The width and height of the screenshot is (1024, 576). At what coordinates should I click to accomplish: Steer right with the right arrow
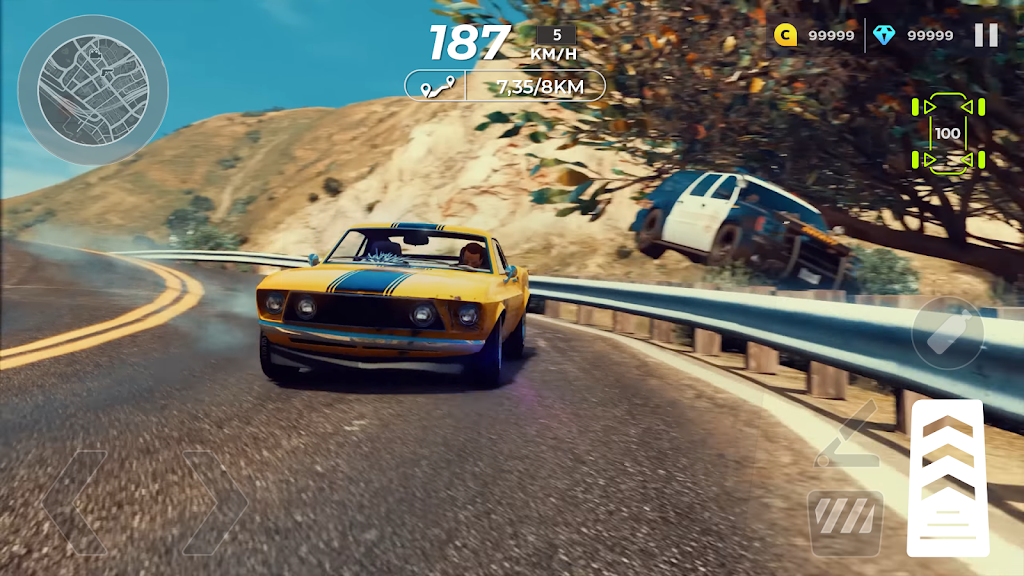pos(213,501)
